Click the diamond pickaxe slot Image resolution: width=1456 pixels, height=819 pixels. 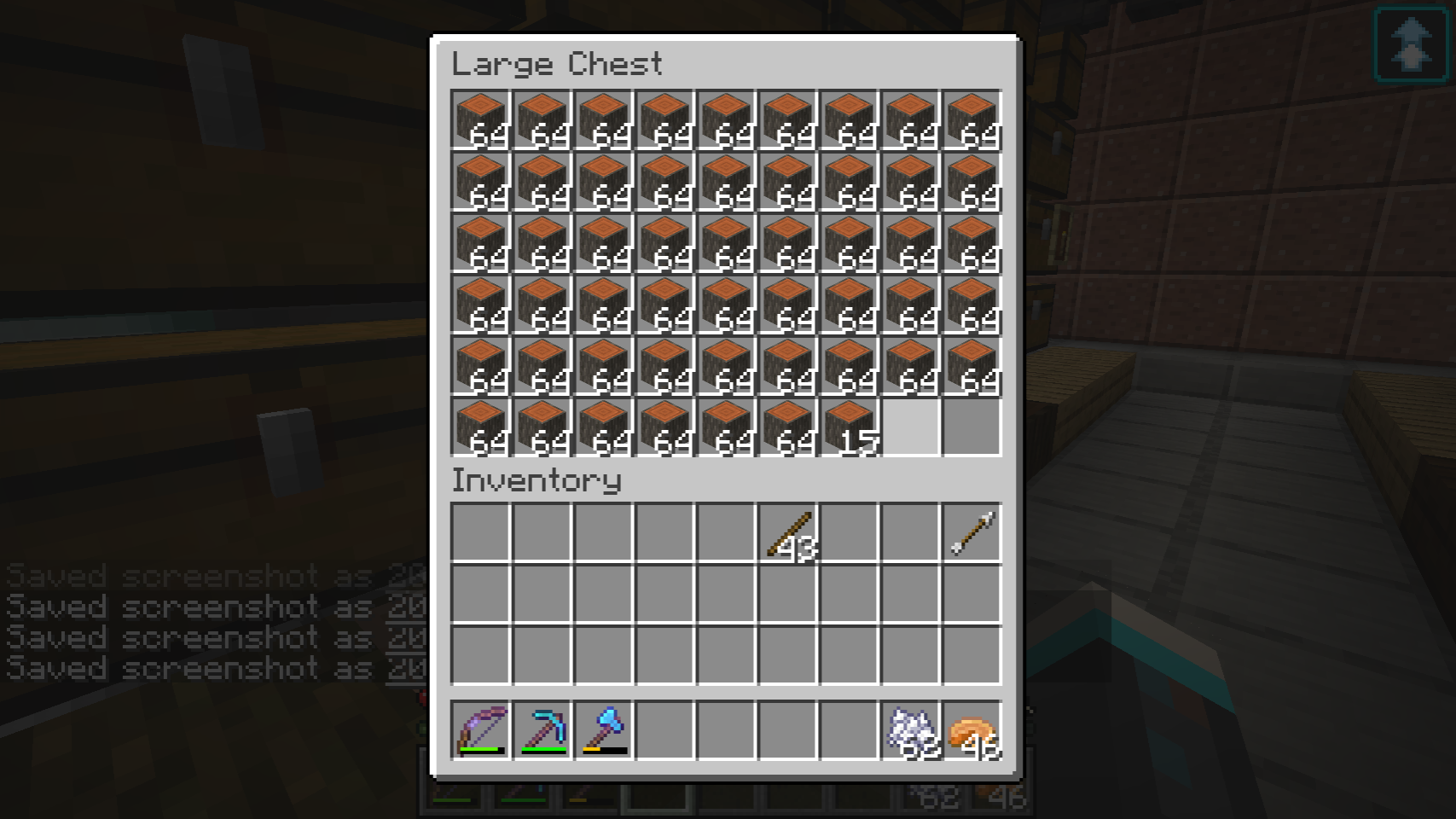pos(542,730)
